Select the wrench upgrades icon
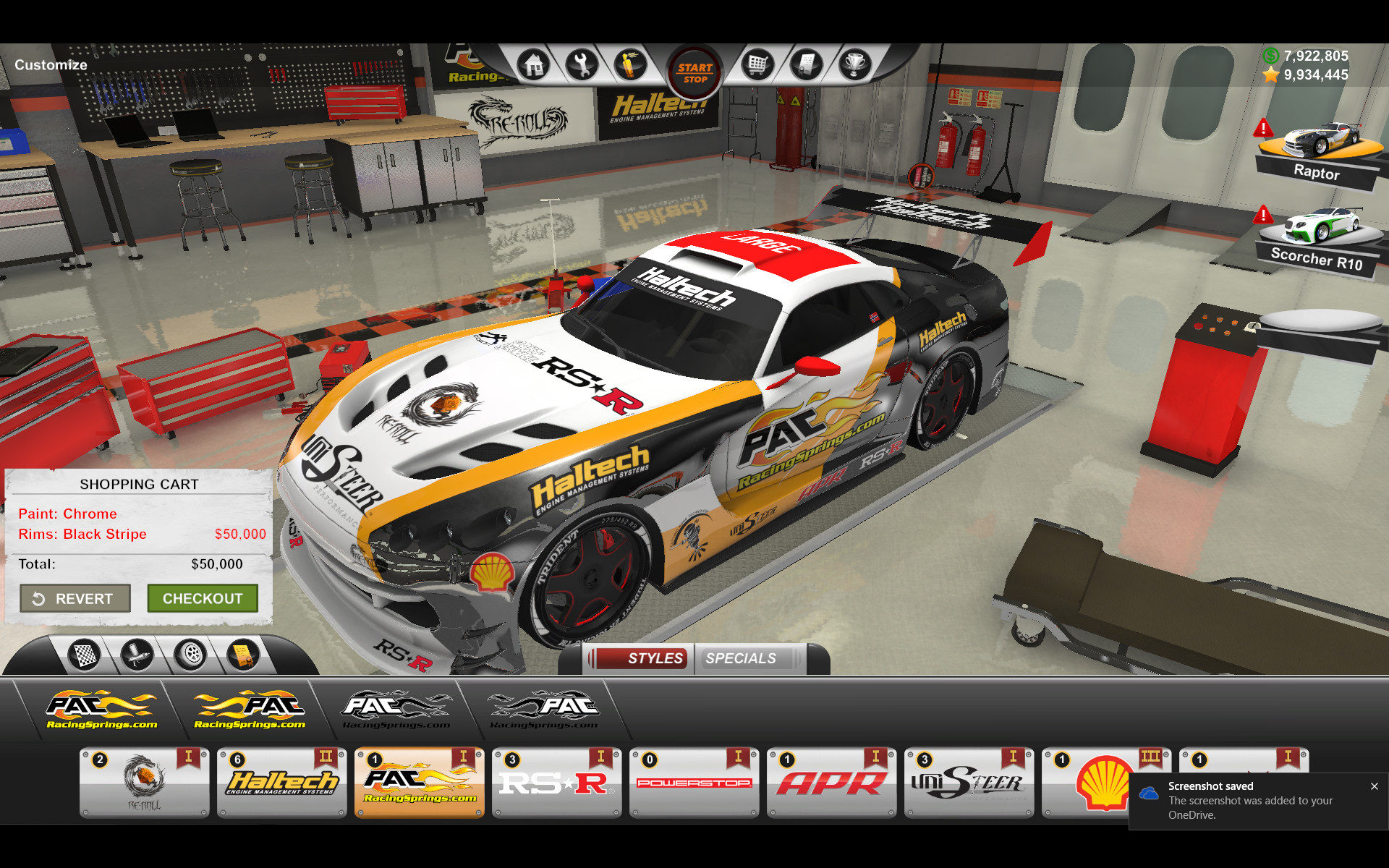The width and height of the screenshot is (1389, 868). point(582,64)
